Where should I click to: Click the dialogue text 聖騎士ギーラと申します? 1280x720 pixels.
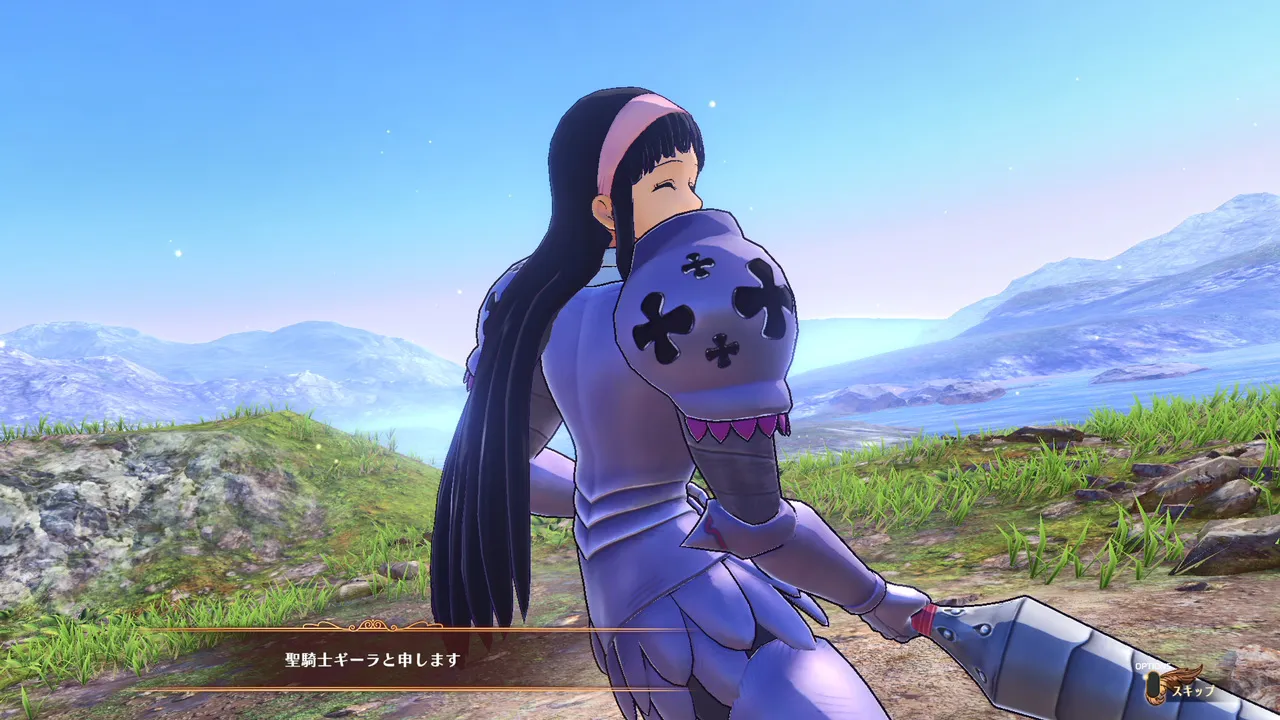(x=370, y=659)
